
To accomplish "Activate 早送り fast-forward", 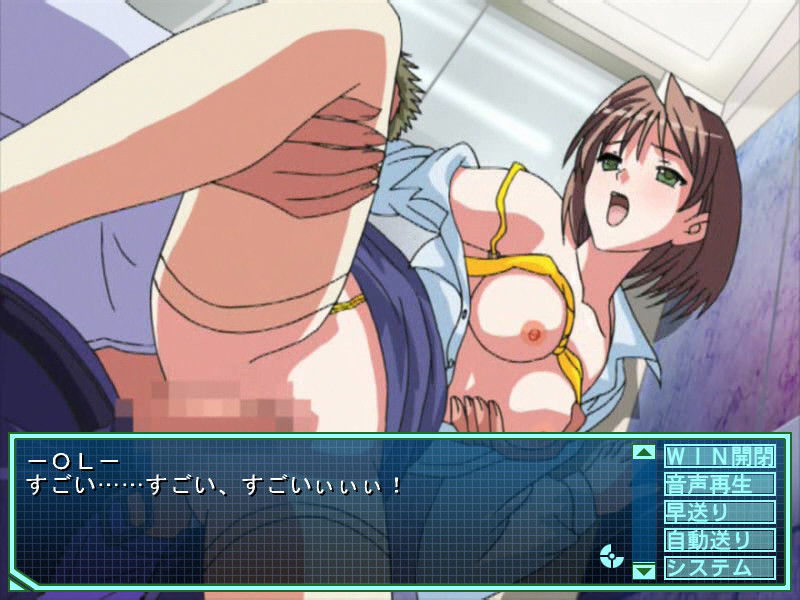I will pyautogui.click(x=720, y=512).
